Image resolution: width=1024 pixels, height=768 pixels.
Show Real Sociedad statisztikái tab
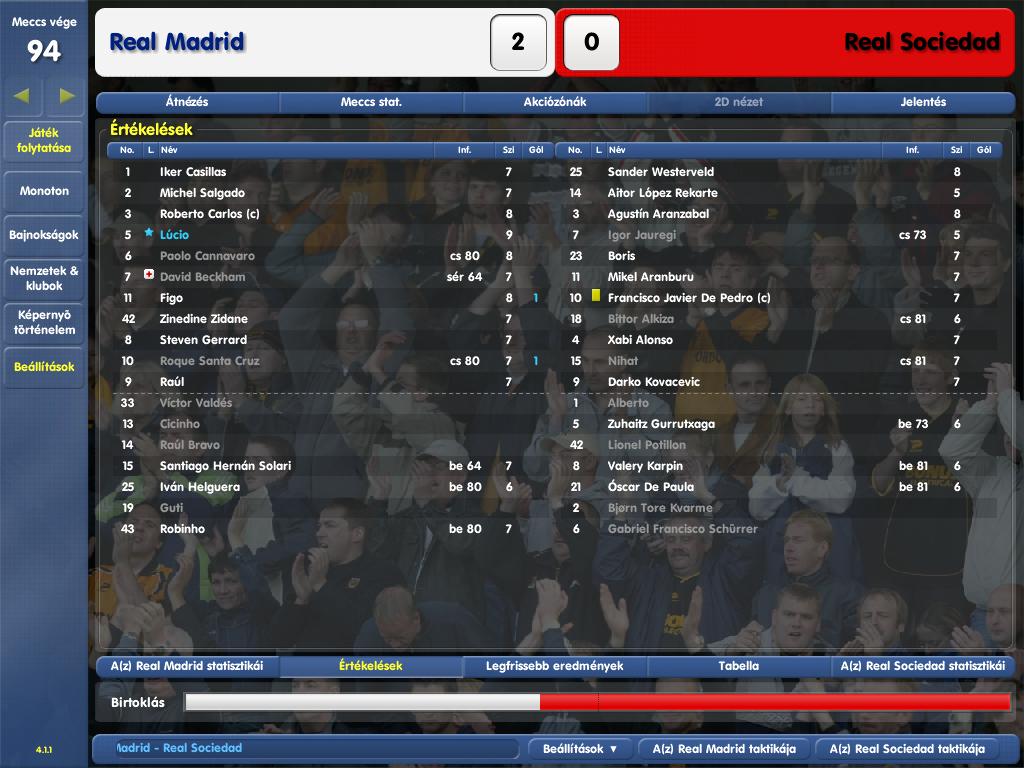coord(923,666)
